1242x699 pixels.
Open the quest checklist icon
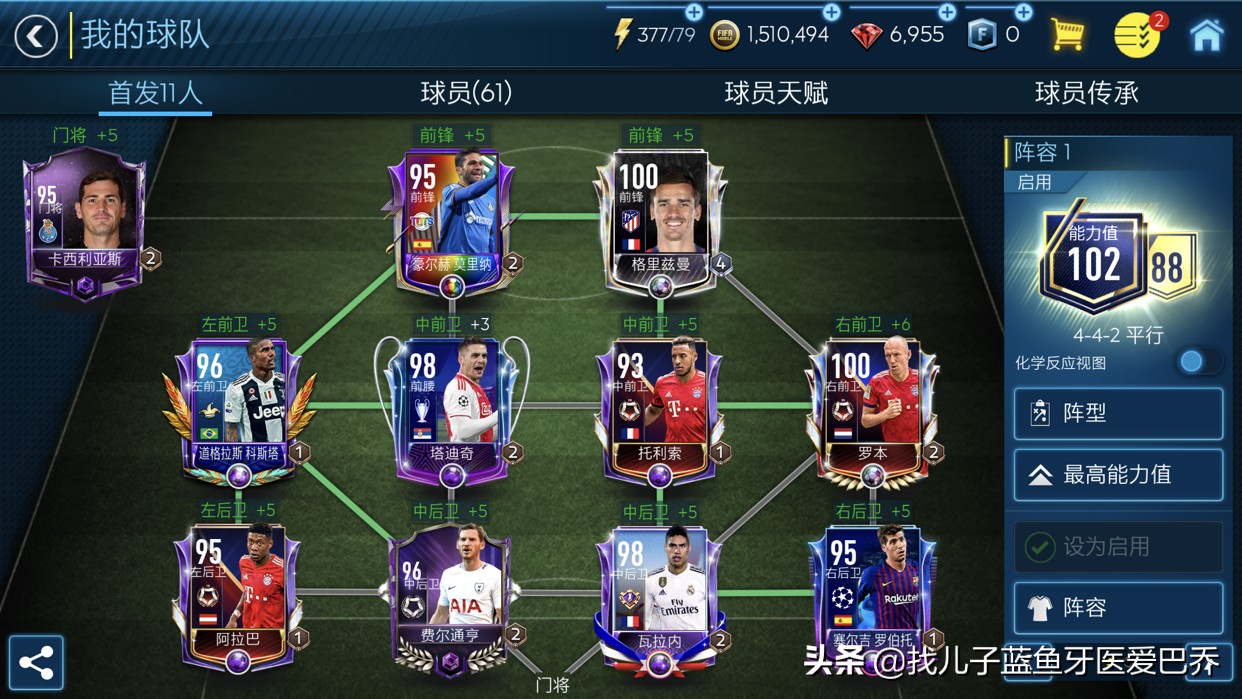point(1138,35)
